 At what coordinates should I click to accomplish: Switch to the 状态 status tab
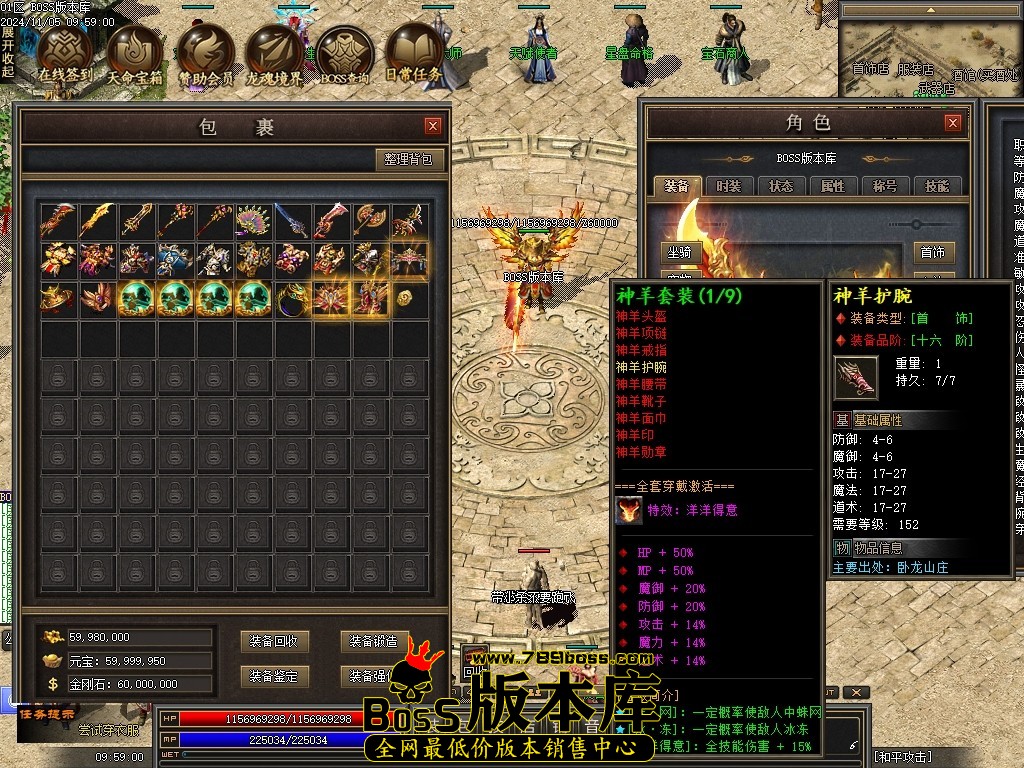tap(781, 186)
